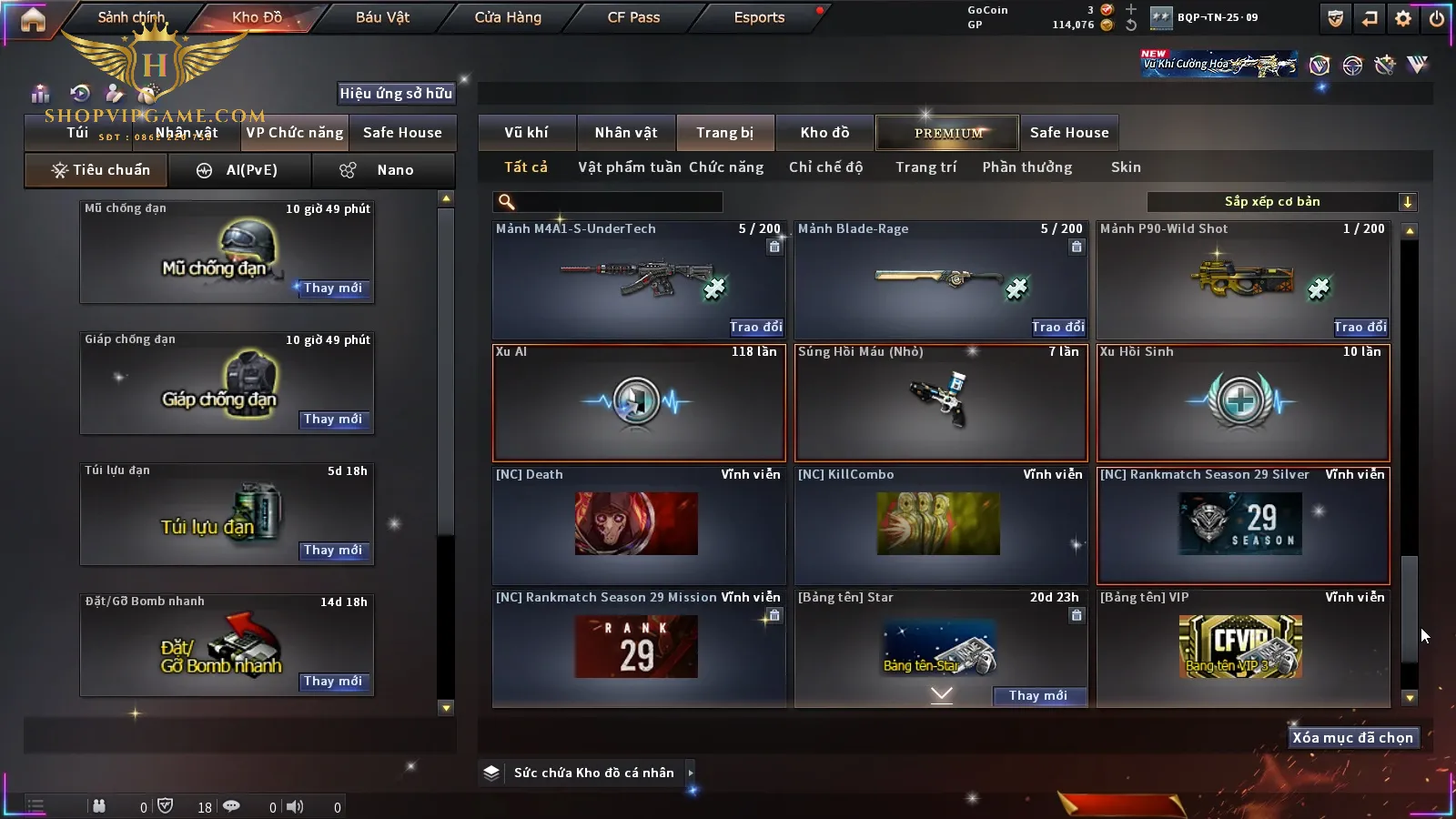Trade the Mảnh M4A1-S-UnderTech fragment
Screen dimensions: 1456x819
[755, 327]
